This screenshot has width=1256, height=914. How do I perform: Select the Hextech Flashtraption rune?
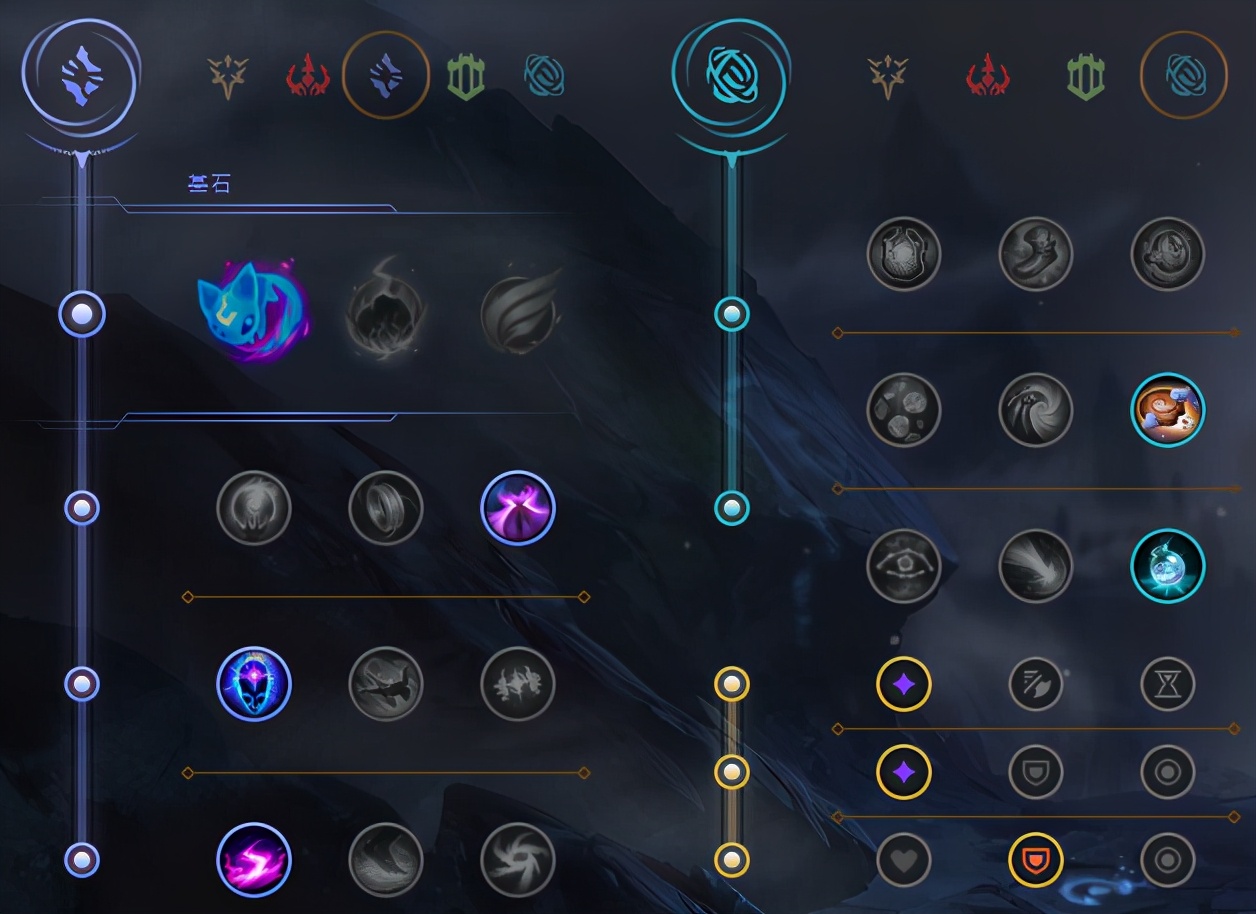coord(904,254)
